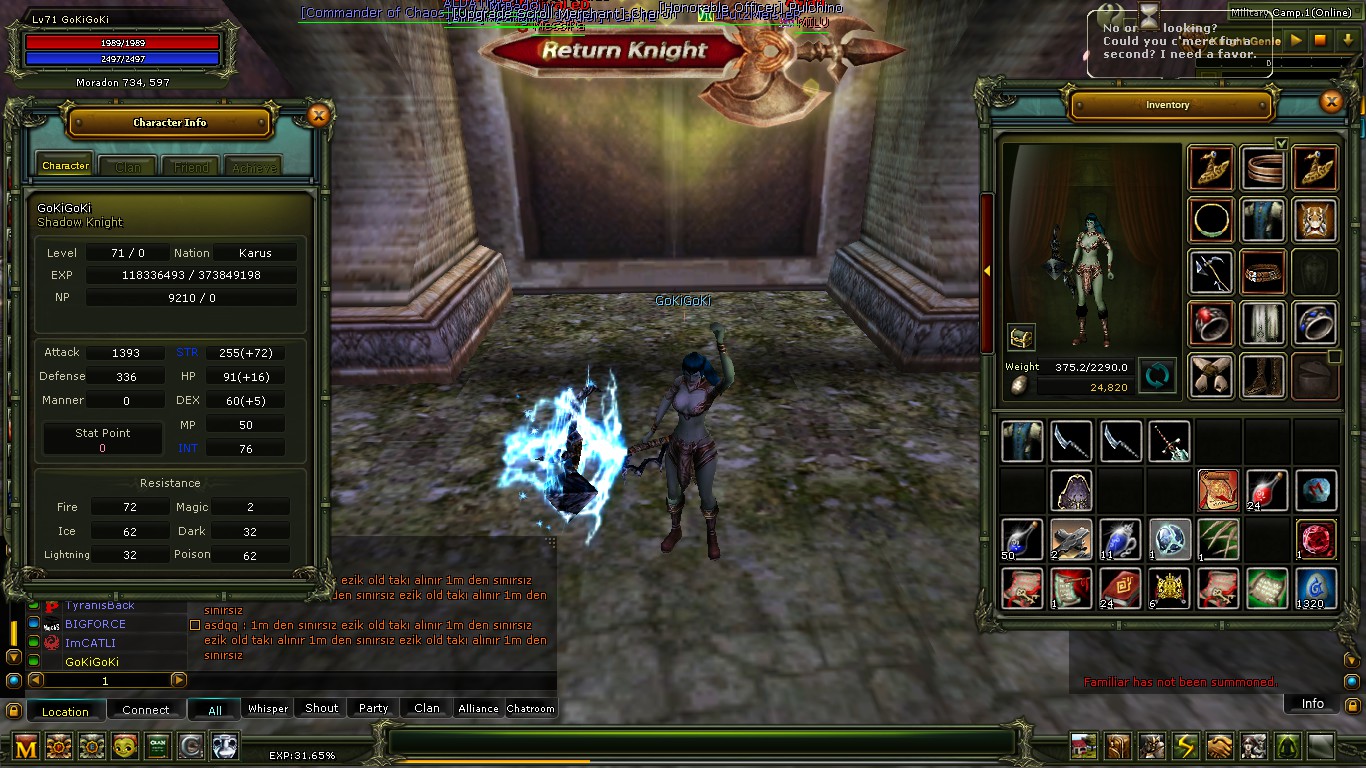Open the treasure chest icon beside character preview
Screen dimensions: 1366x768
1021,337
